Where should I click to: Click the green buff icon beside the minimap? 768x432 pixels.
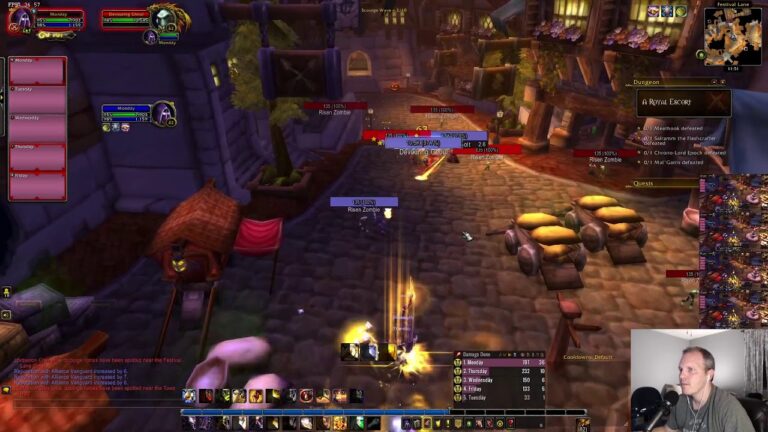point(680,11)
